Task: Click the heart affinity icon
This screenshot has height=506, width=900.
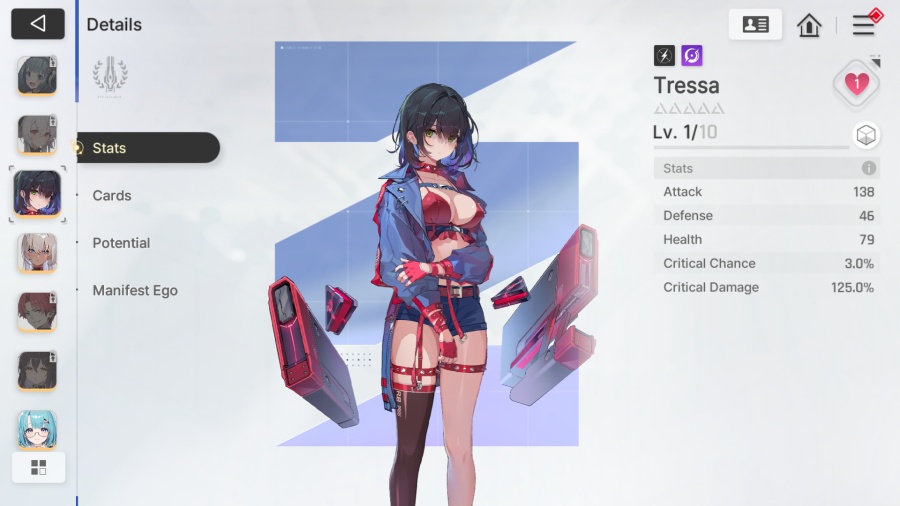Action: tap(856, 84)
